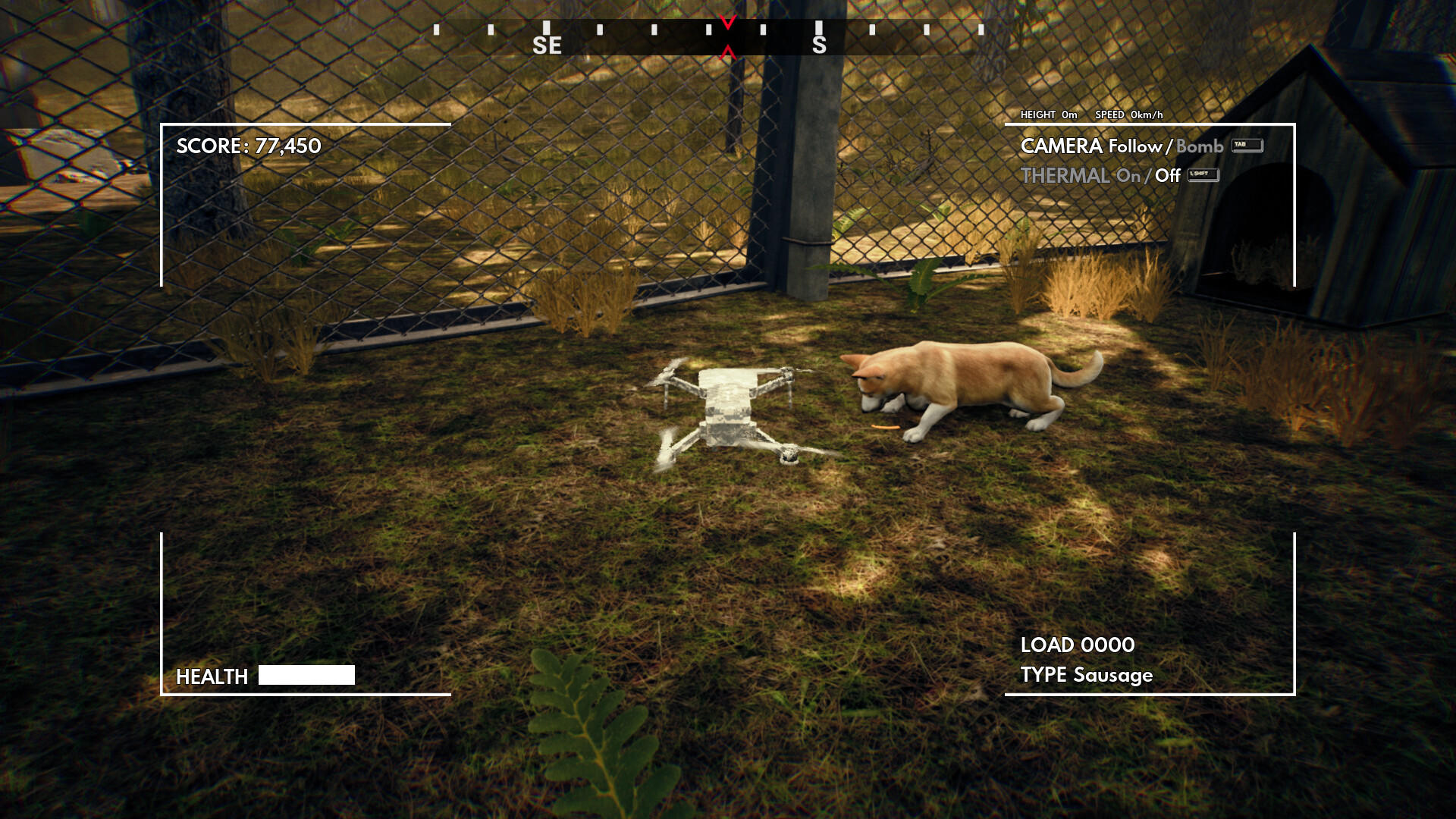Screen dimensions: 1456x819
Task: Click the S marker on the compass strip
Action: 819,45
